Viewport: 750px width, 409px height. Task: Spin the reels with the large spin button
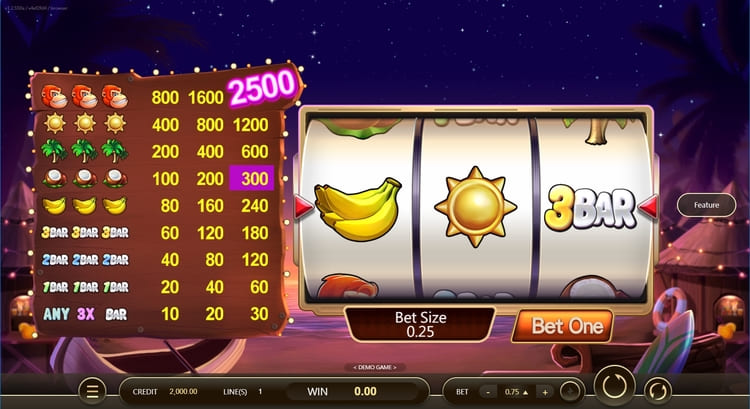[x=614, y=389]
